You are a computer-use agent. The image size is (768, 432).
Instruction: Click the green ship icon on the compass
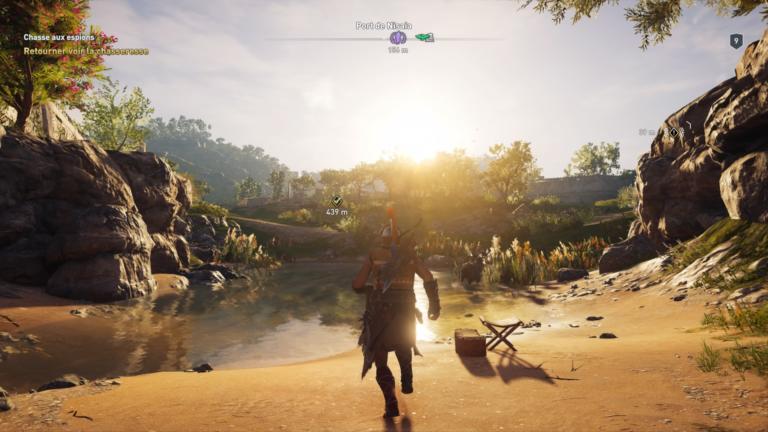[425, 38]
